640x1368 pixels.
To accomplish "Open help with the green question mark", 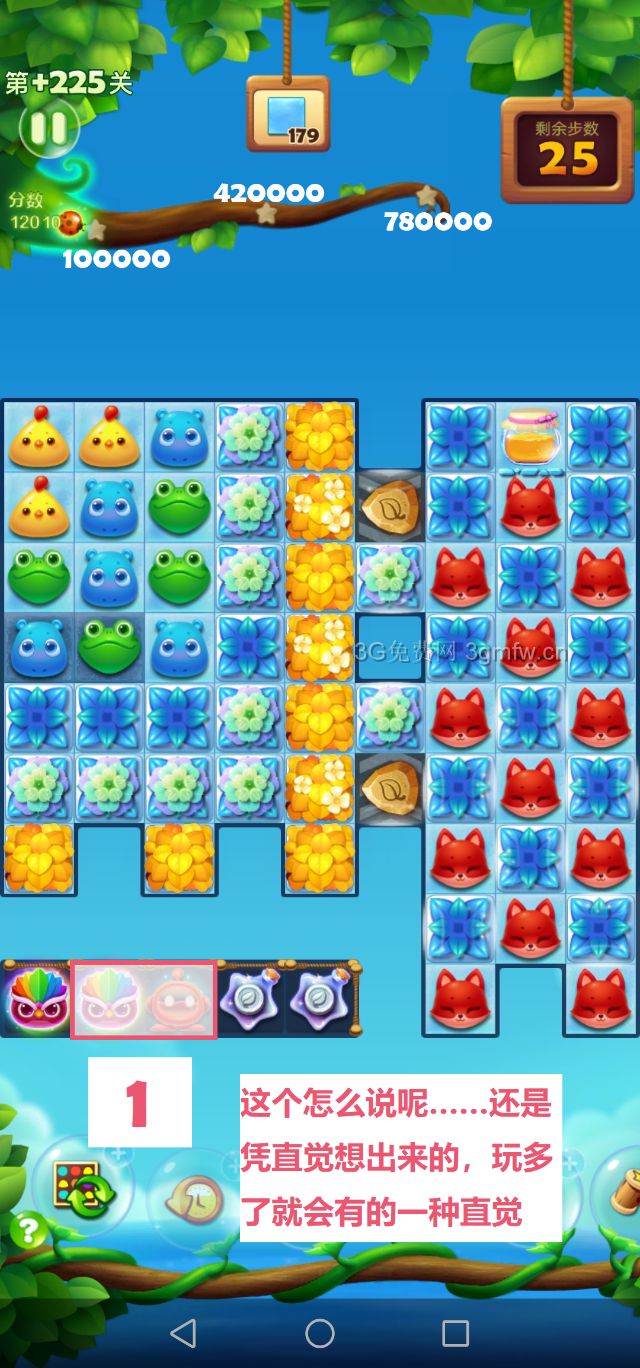I will tap(28, 1230).
